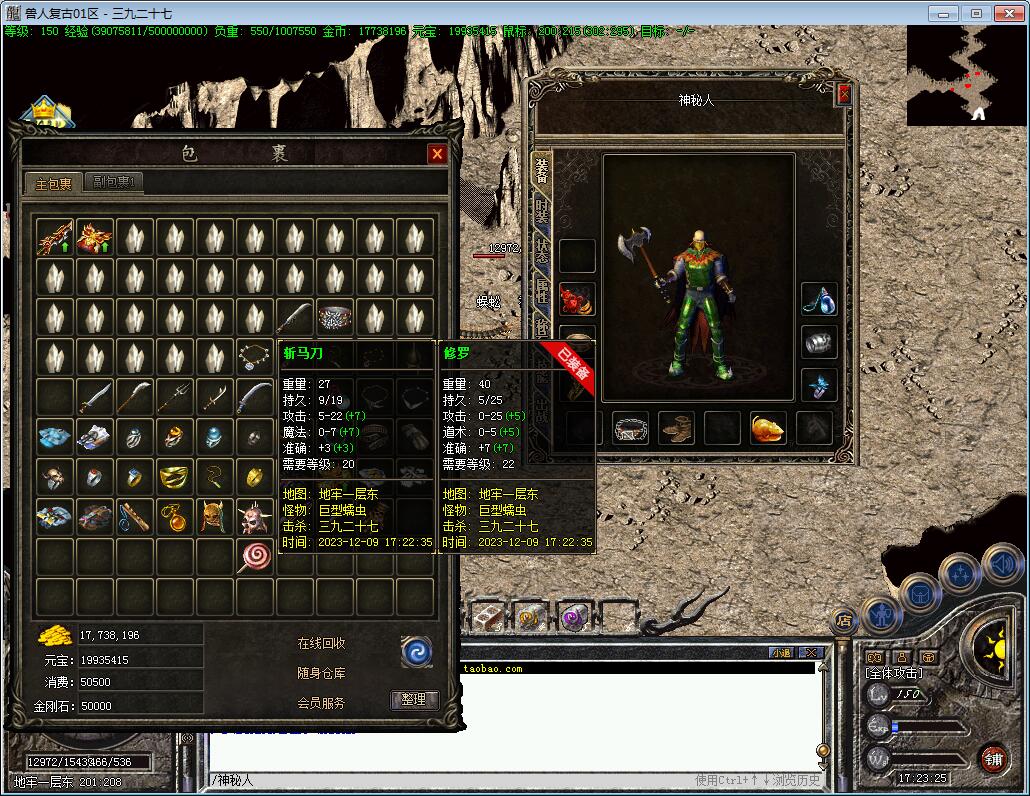Switch to the 时装 fashion tab
1030x796 pixels.
542,212
